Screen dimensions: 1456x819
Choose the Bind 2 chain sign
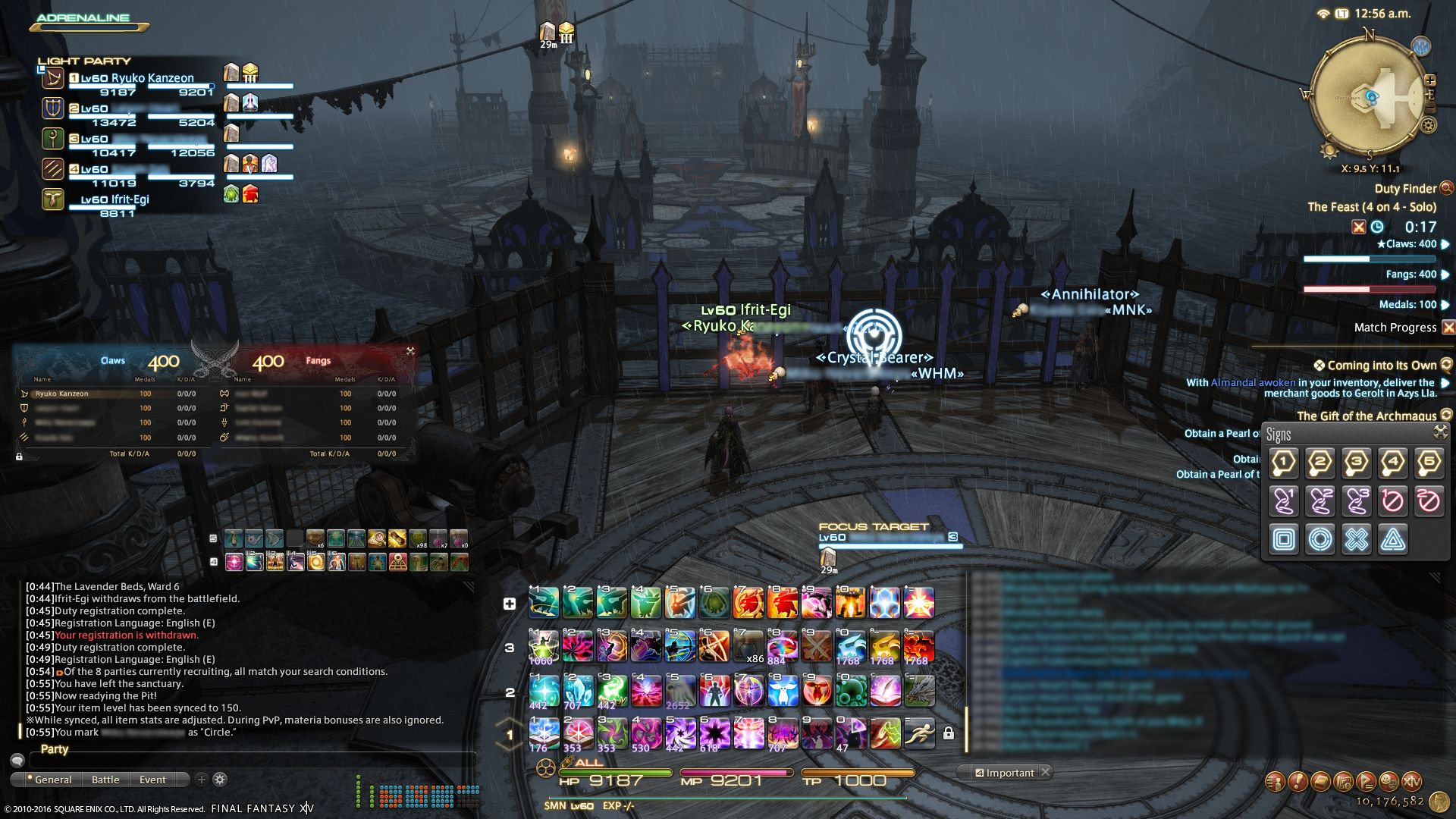click(x=1320, y=500)
